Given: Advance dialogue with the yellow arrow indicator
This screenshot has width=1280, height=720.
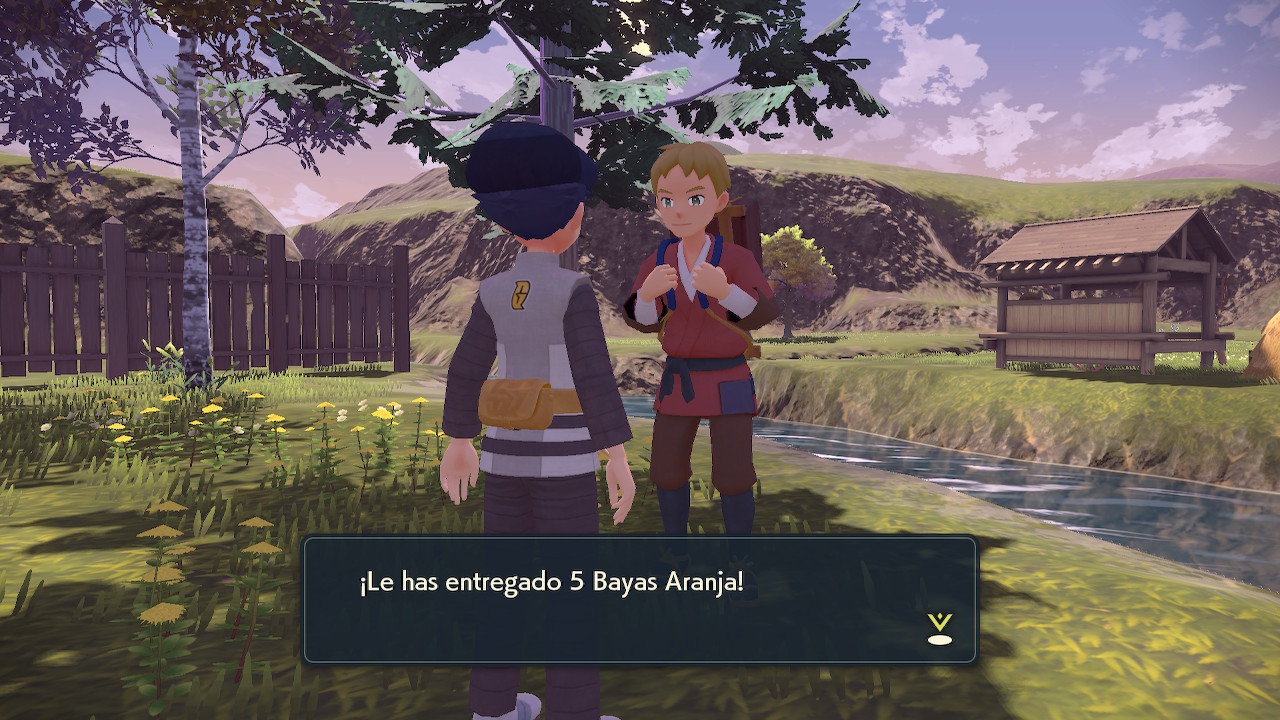Looking at the screenshot, I should tap(939, 629).
